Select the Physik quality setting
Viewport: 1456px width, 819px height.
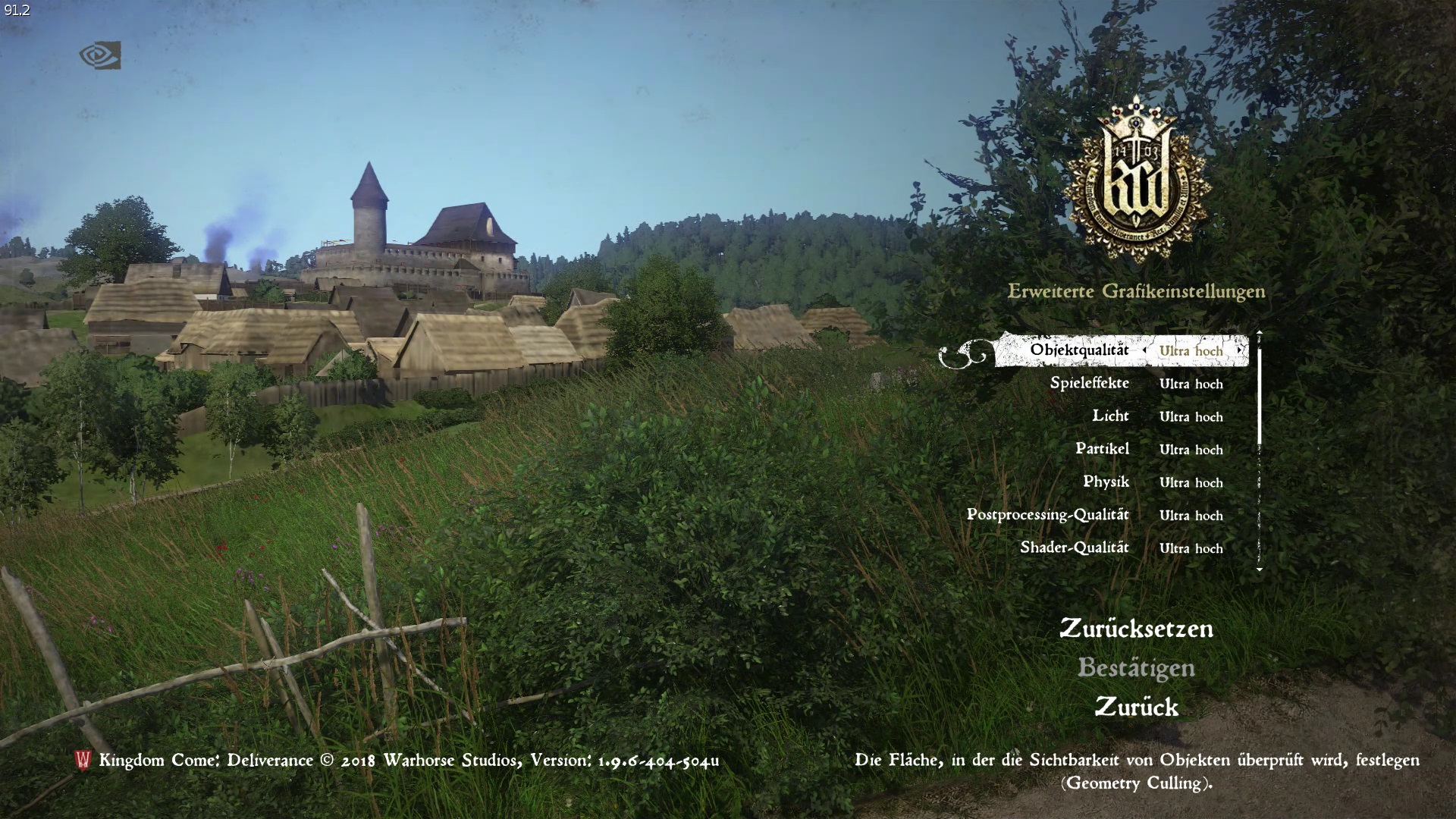1108,482
